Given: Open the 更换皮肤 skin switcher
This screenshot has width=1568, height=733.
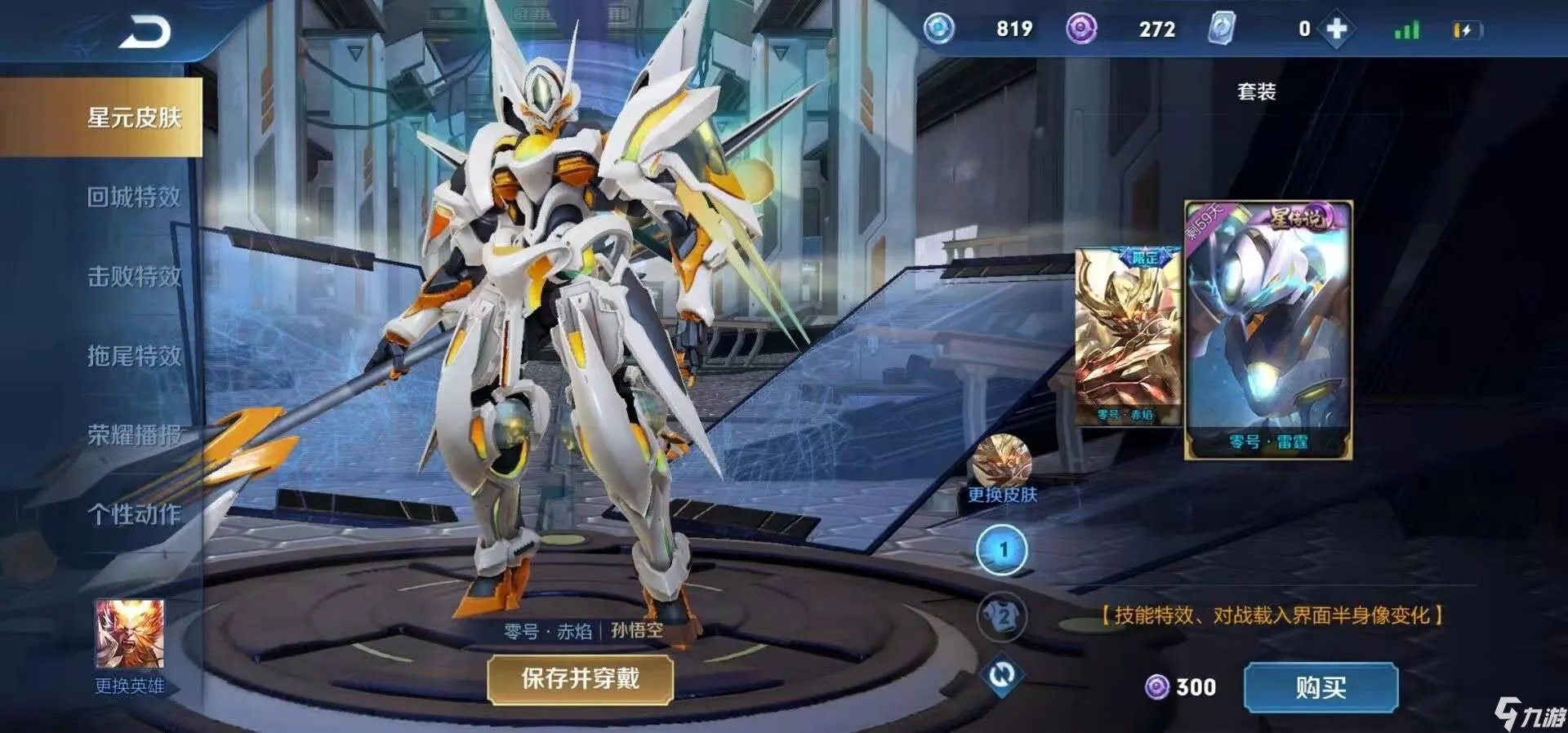Looking at the screenshot, I should [x=1001, y=465].
